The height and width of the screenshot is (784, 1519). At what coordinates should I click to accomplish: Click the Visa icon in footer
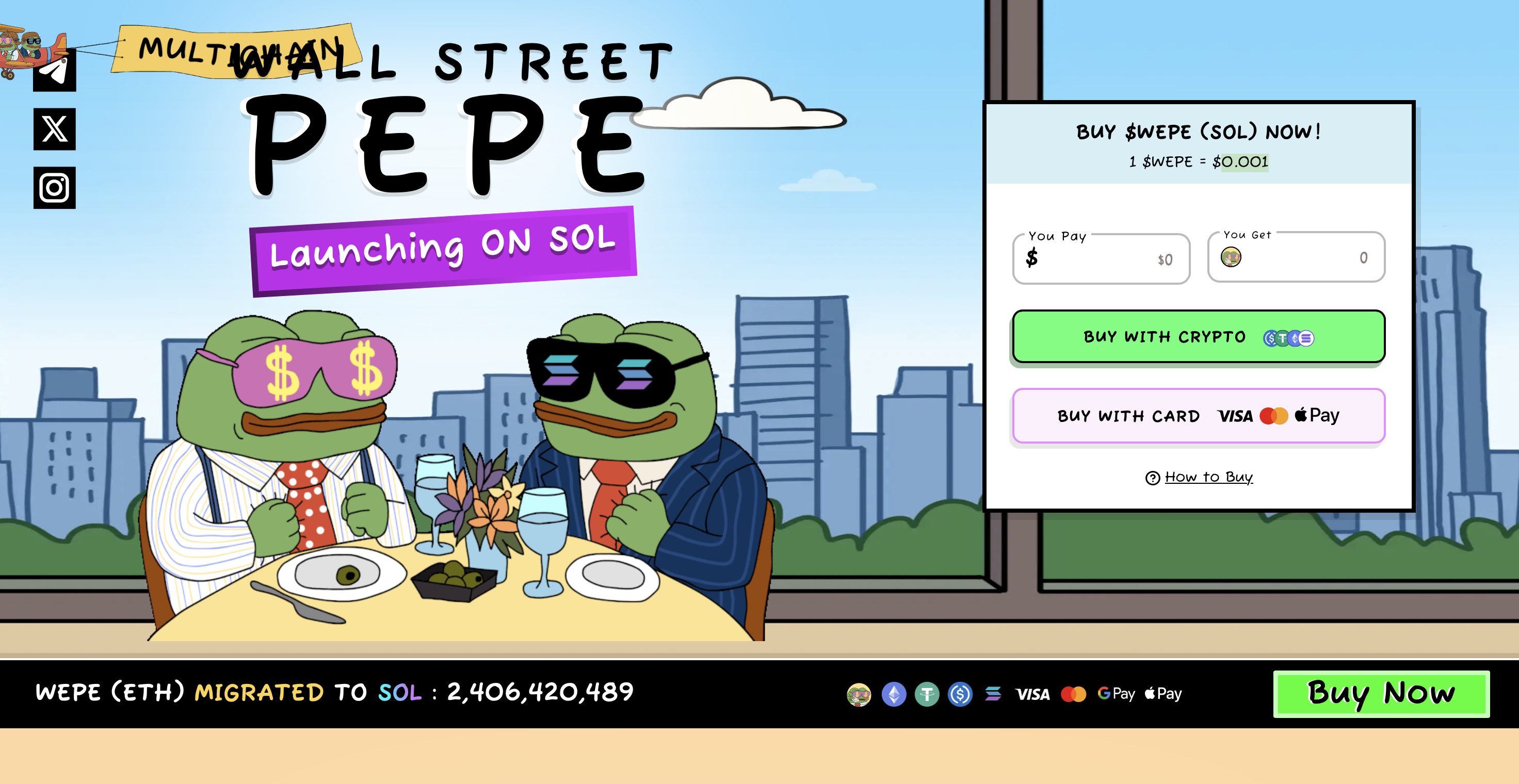(1033, 694)
